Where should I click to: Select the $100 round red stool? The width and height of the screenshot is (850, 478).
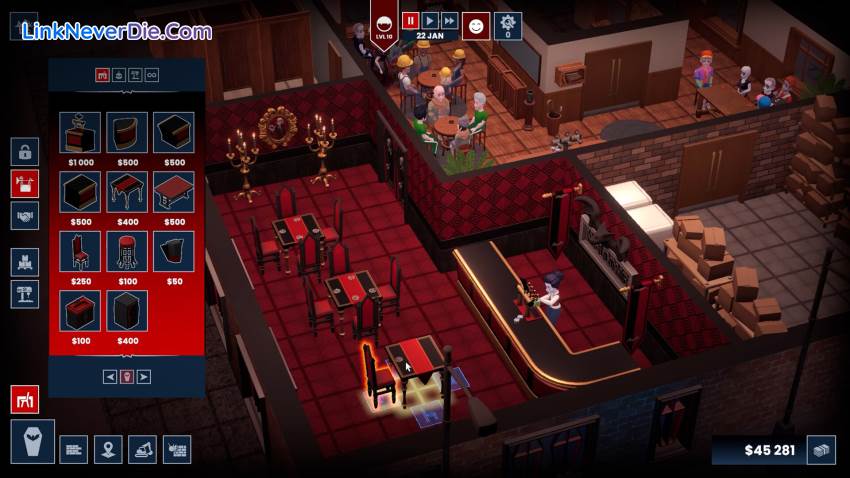[x=127, y=250]
